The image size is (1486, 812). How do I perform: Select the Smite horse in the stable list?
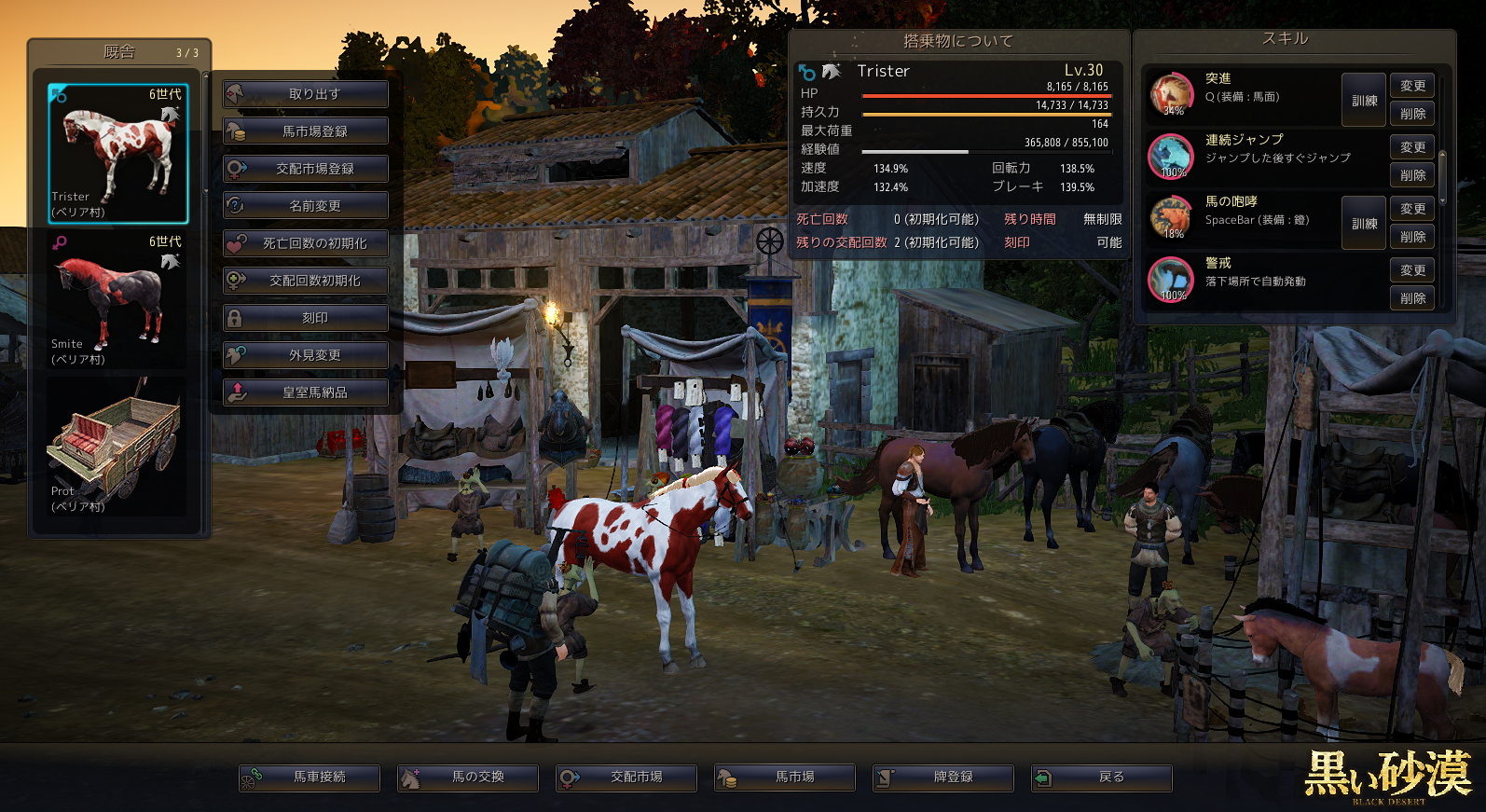pos(118,300)
